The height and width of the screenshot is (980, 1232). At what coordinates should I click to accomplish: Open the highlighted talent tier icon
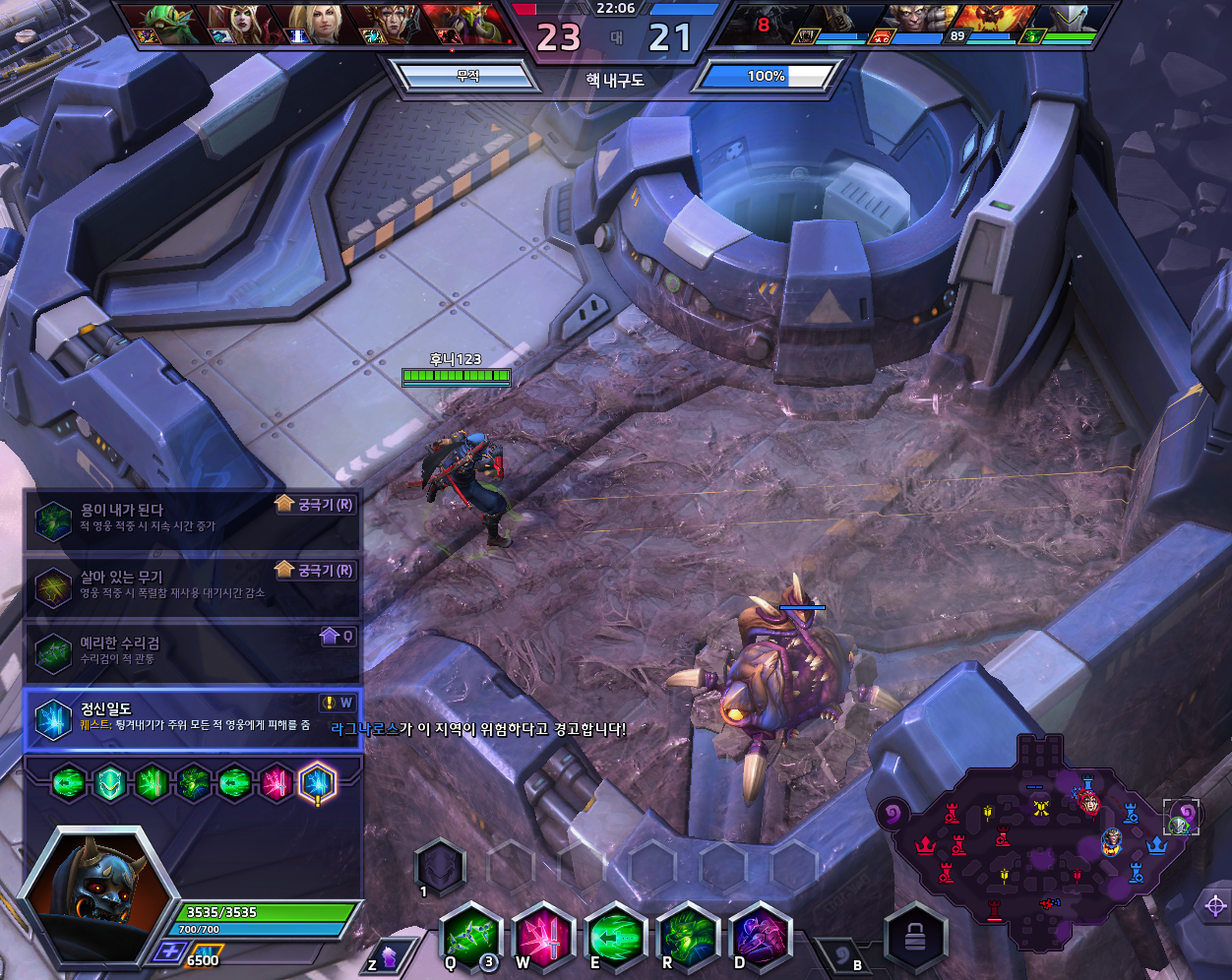[x=317, y=784]
